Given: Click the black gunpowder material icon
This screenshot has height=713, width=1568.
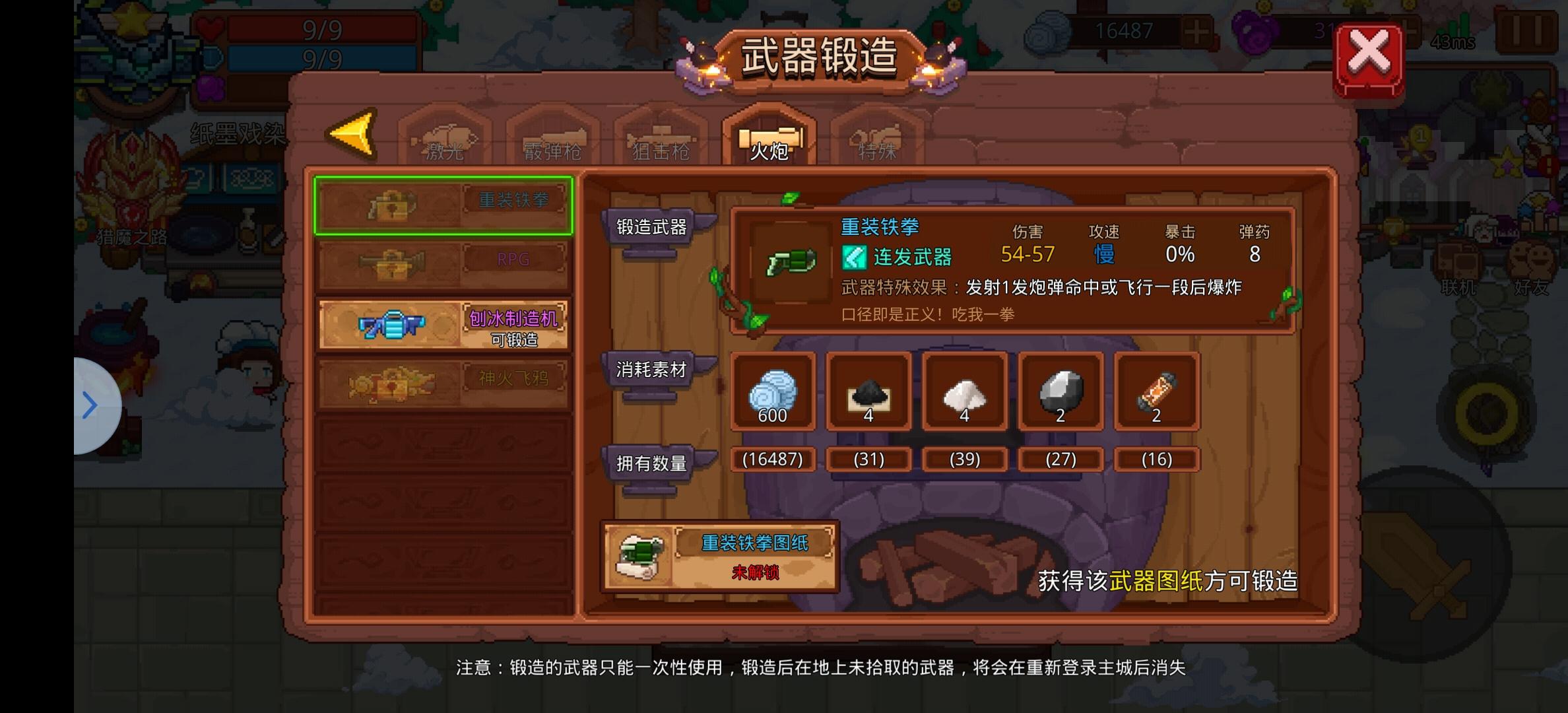Looking at the screenshot, I should tap(868, 395).
